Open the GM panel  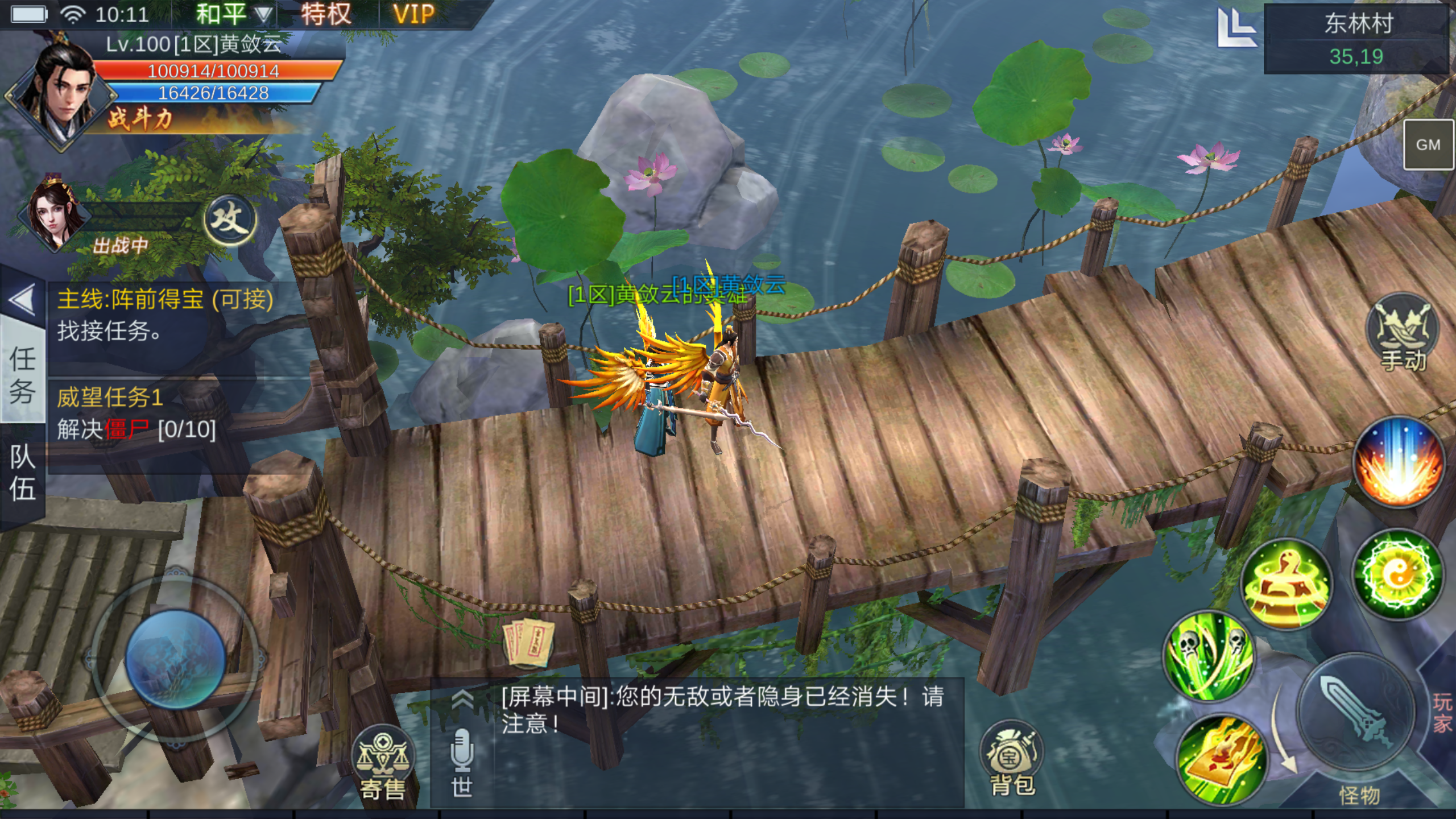click(x=1428, y=145)
